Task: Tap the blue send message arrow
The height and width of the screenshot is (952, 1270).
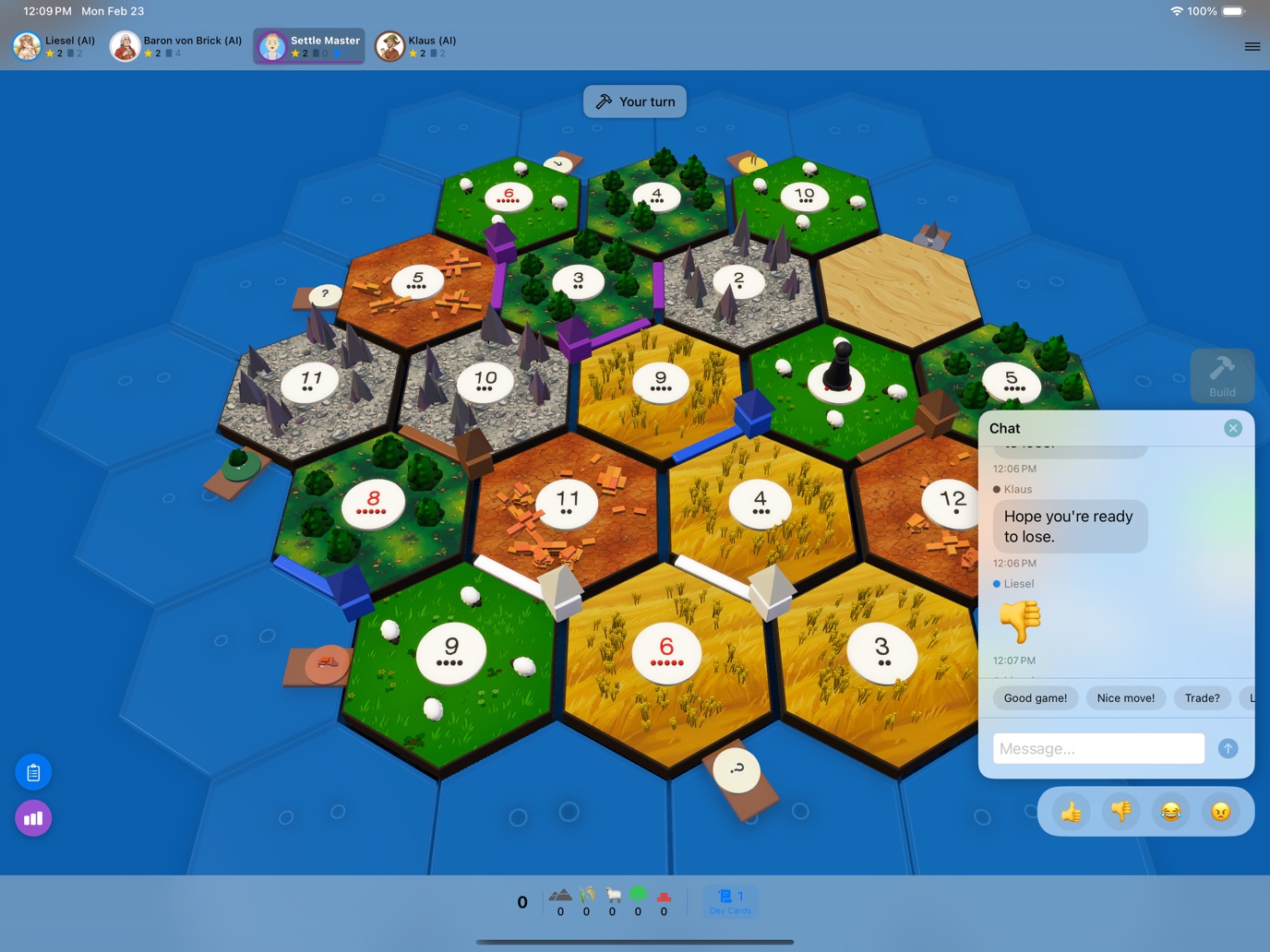Action: click(x=1228, y=748)
